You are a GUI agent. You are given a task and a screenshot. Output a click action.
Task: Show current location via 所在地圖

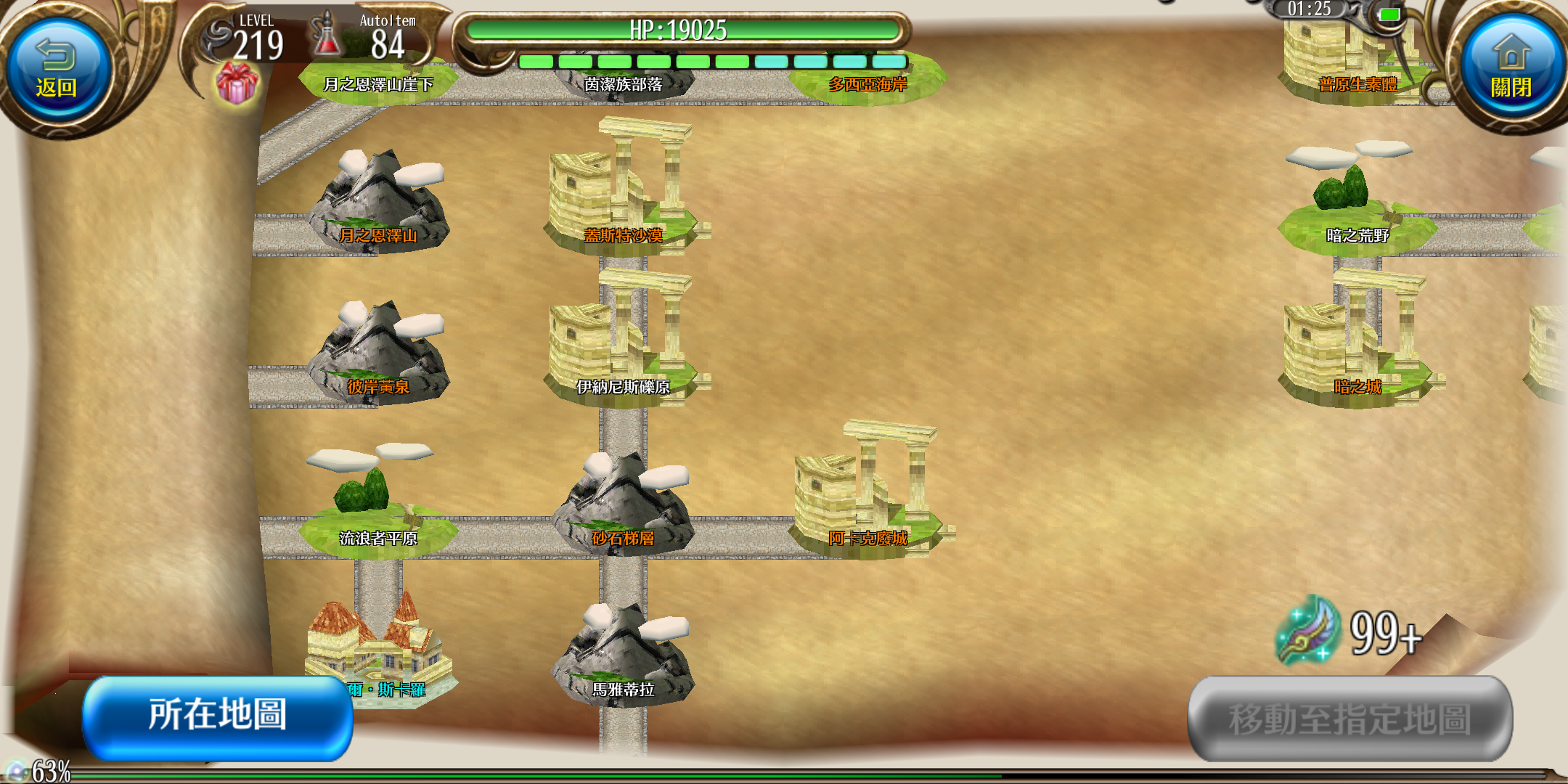pos(218,716)
